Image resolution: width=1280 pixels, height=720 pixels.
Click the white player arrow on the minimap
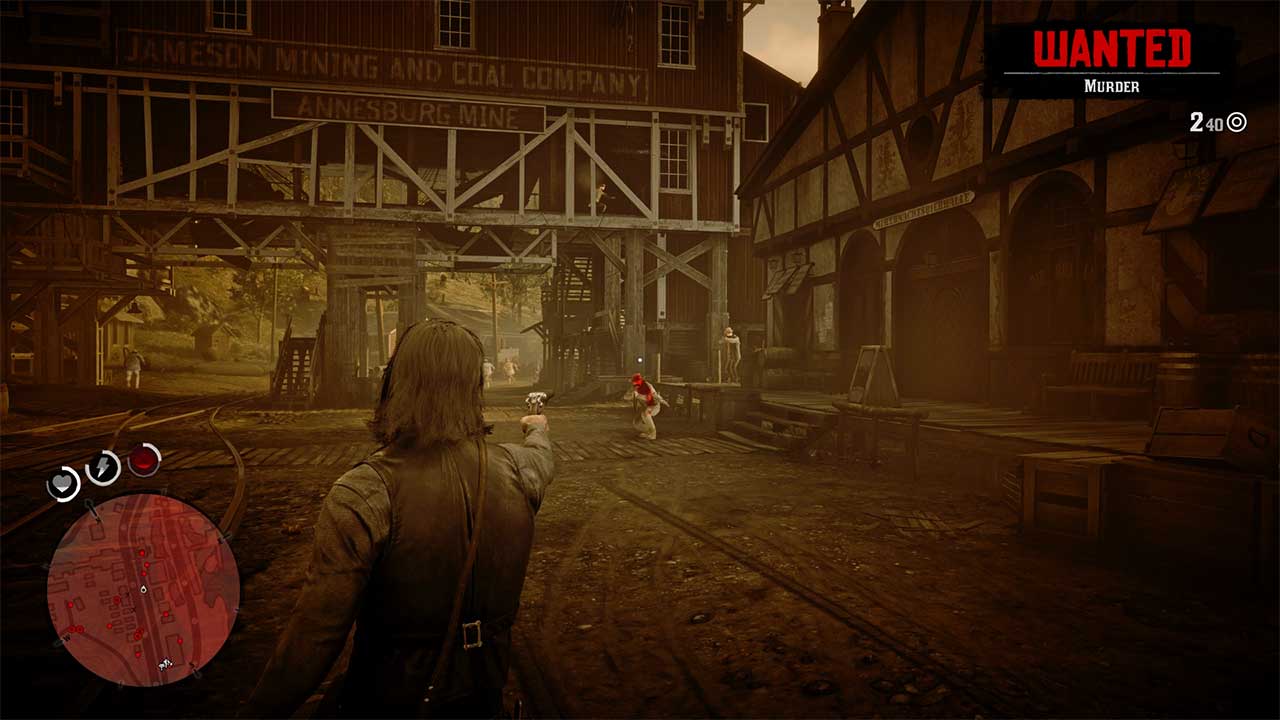coord(142,589)
